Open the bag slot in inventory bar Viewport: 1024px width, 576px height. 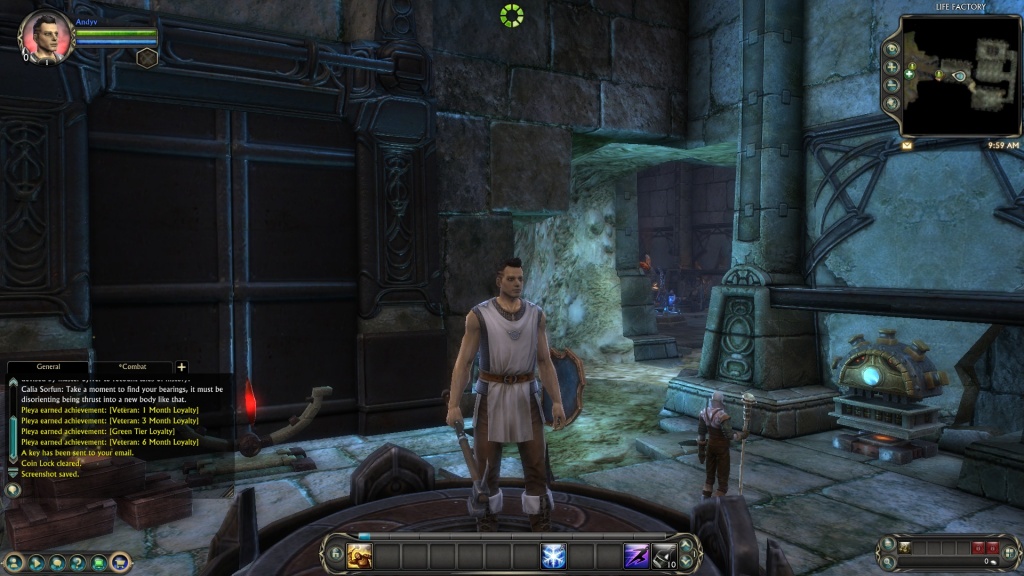click(x=905, y=547)
